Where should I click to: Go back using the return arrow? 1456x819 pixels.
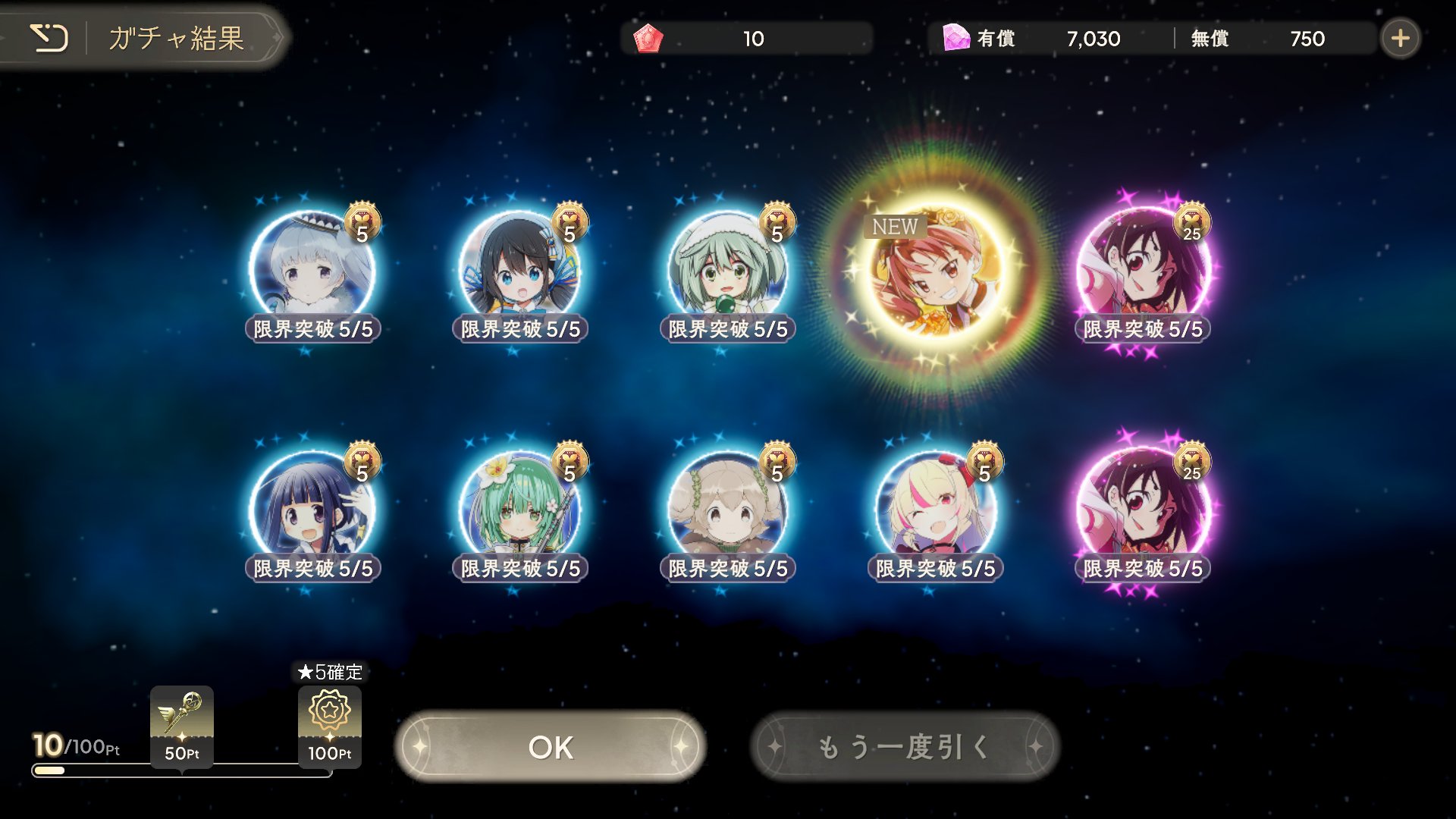pos(49,38)
